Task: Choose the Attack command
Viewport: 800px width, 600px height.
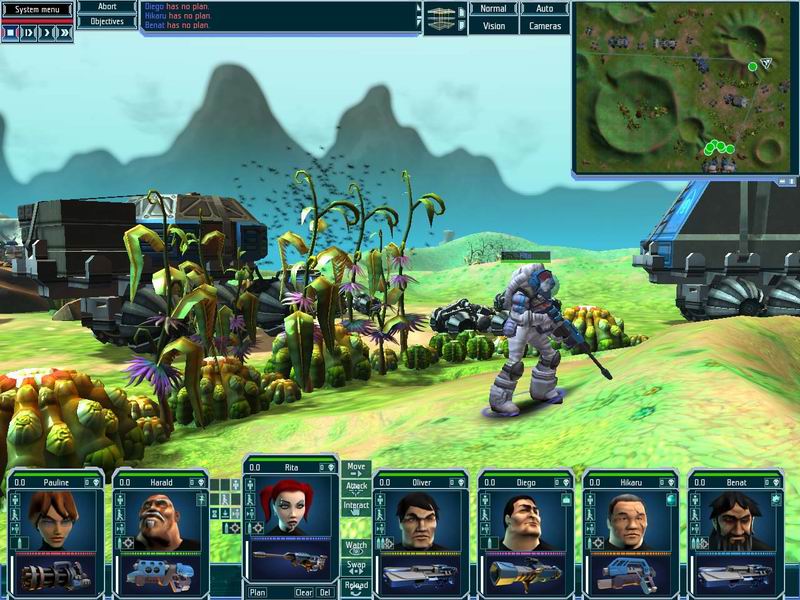Action: [x=356, y=488]
